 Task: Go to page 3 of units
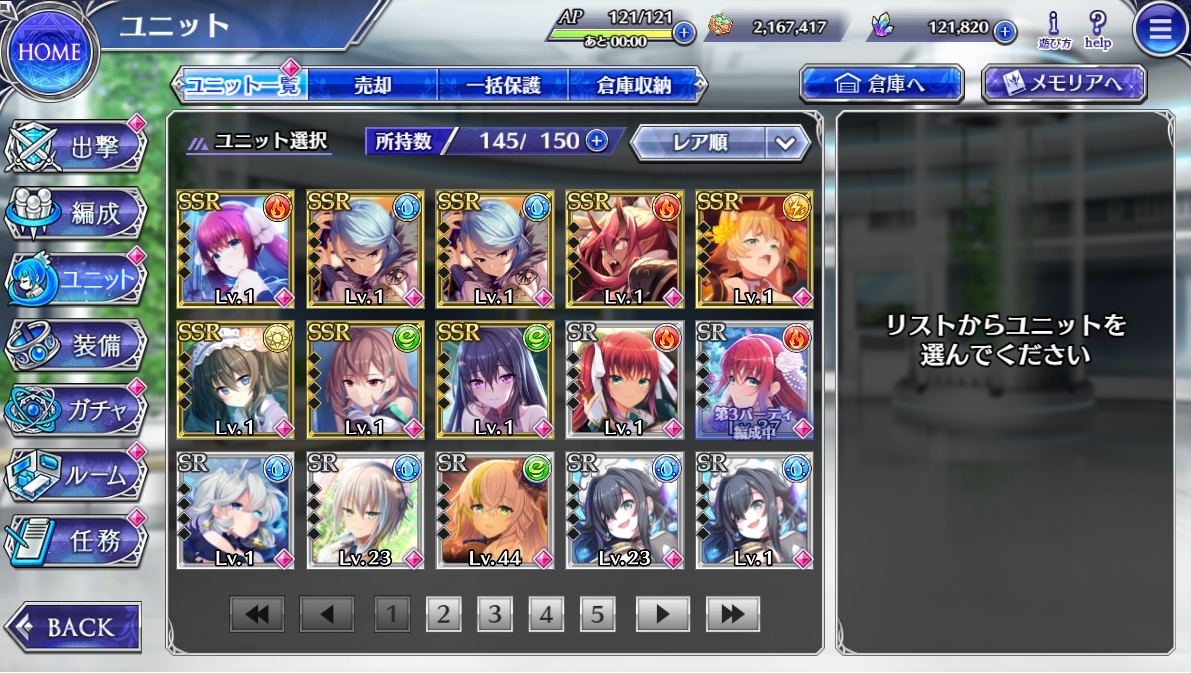point(494,614)
